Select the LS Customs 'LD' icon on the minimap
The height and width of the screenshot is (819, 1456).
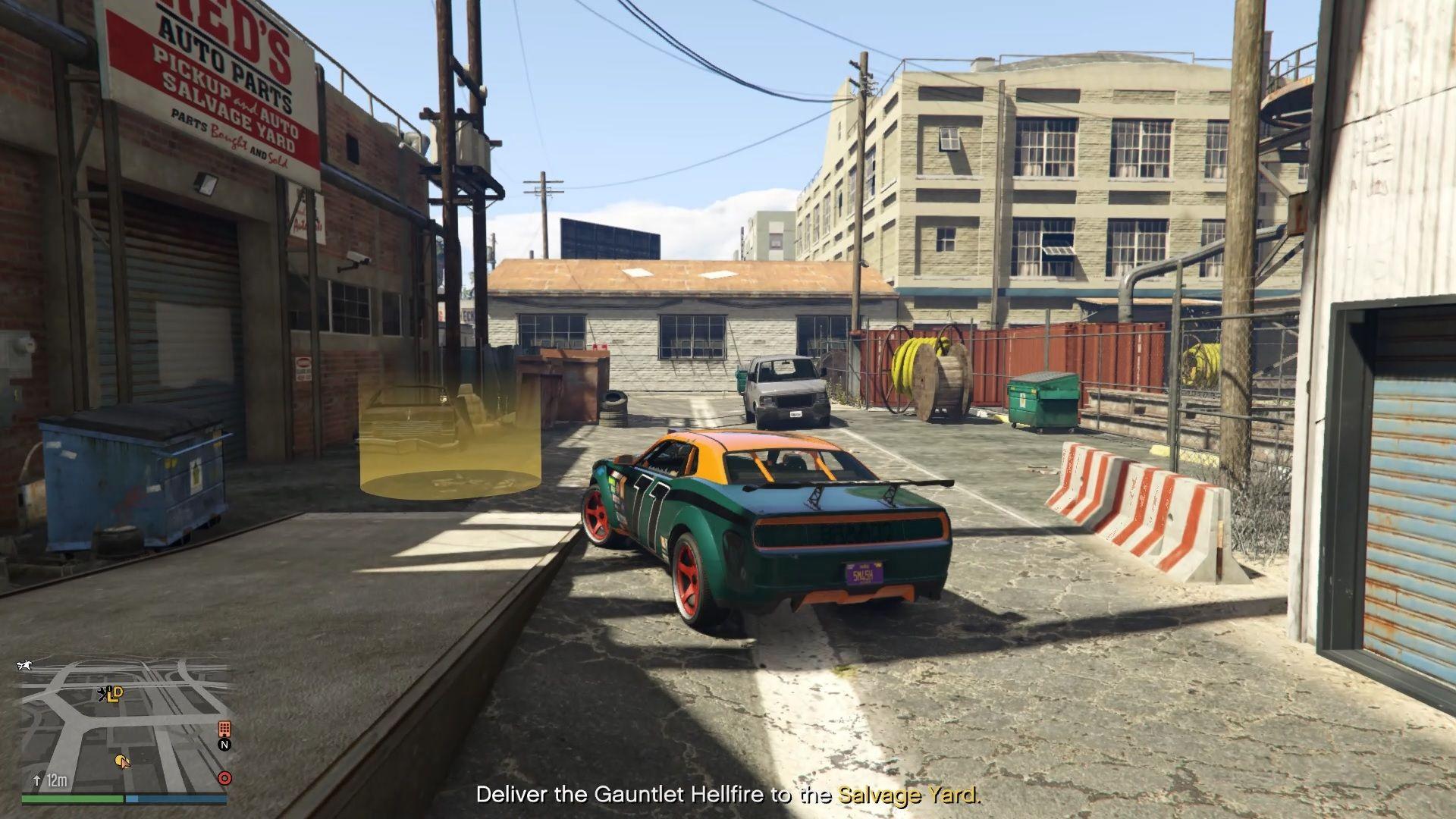pyautogui.click(x=114, y=694)
